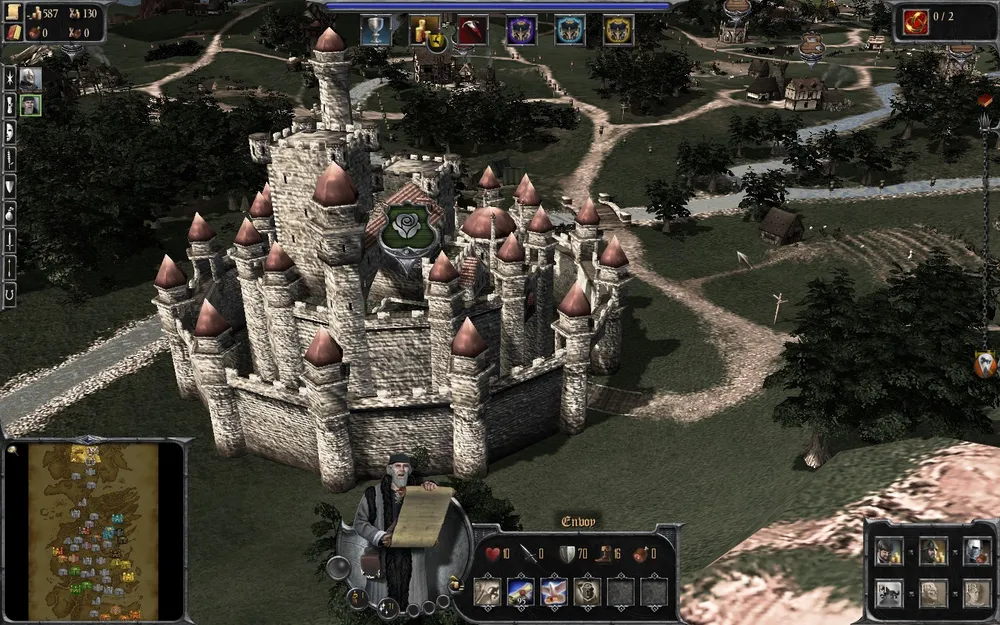Click the light blue crest emblem
This screenshot has height=625, width=1000.
pyautogui.click(x=570, y=30)
